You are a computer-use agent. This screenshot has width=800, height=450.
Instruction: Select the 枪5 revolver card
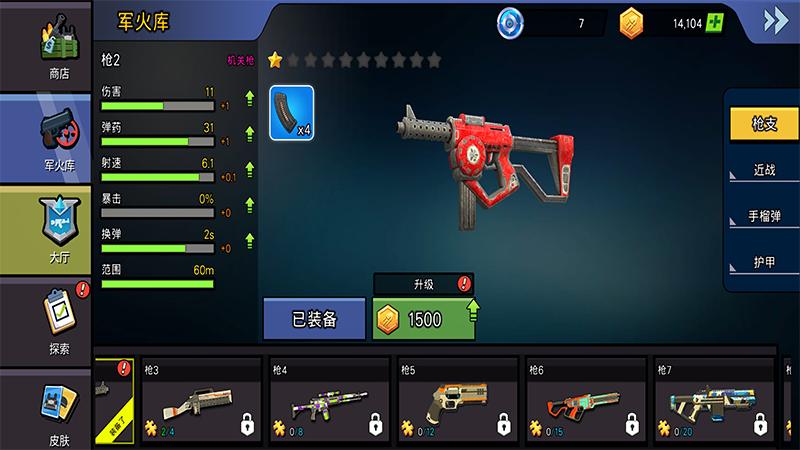(x=458, y=399)
